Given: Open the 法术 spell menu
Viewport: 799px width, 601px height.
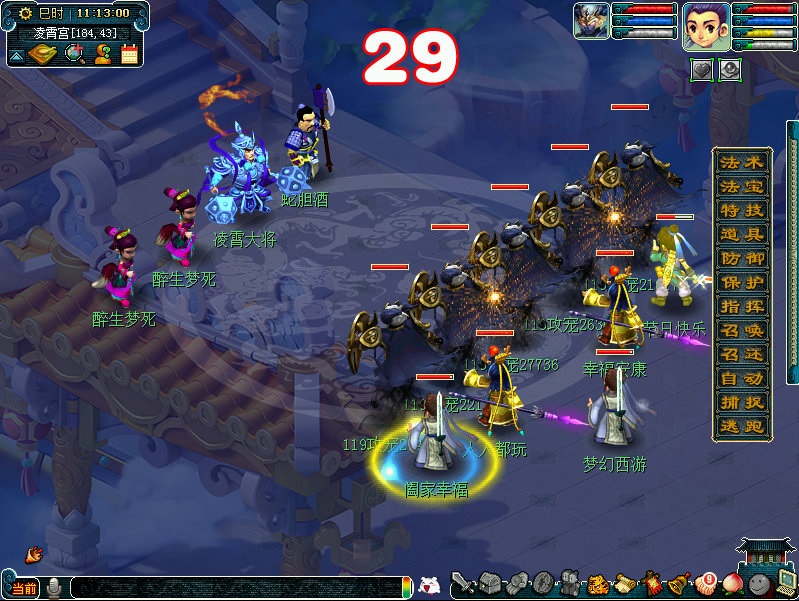Looking at the screenshot, I should coord(742,162).
